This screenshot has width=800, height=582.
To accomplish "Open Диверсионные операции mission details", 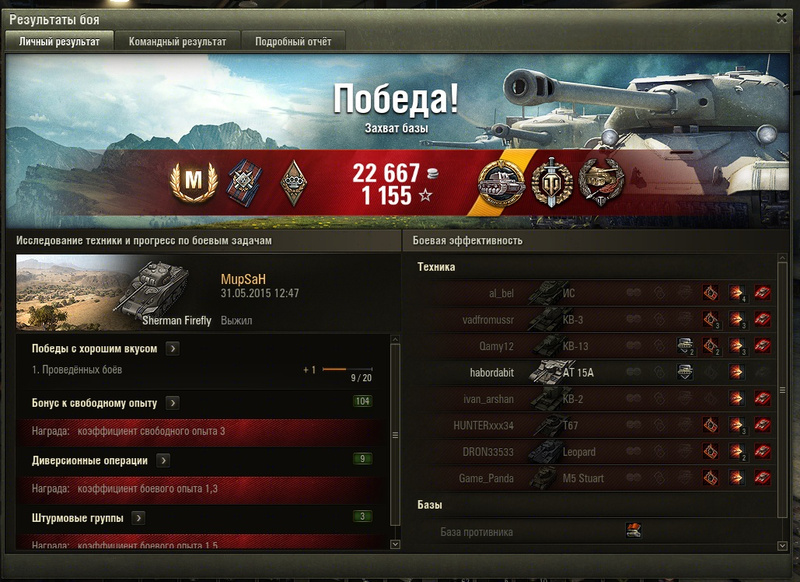I will 162,460.
